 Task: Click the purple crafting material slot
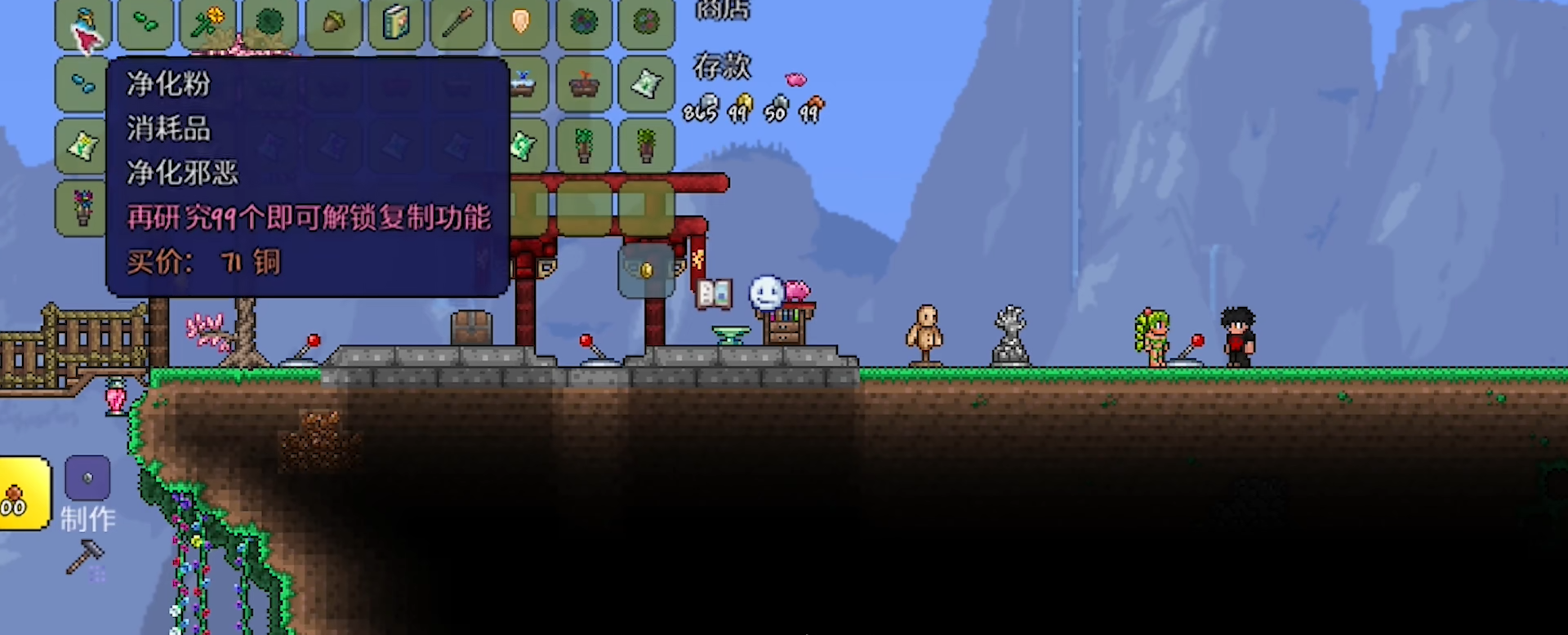click(87, 477)
